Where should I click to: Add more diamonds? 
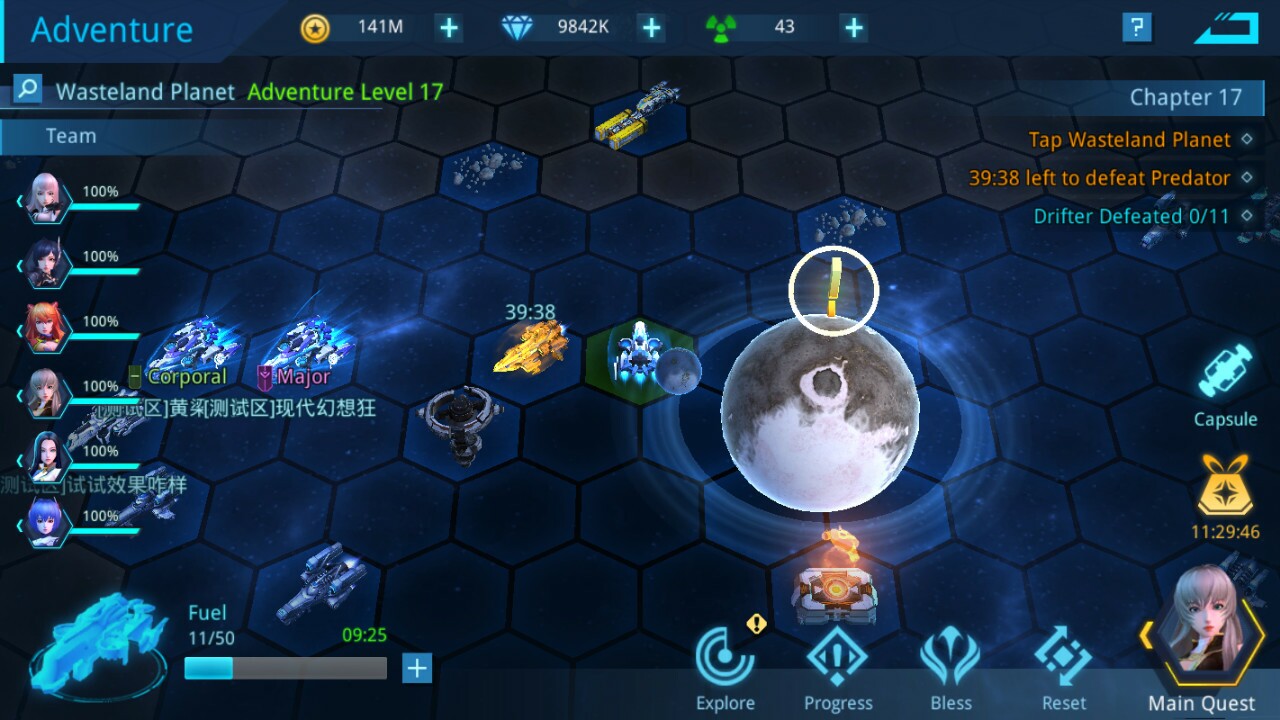(650, 27)
